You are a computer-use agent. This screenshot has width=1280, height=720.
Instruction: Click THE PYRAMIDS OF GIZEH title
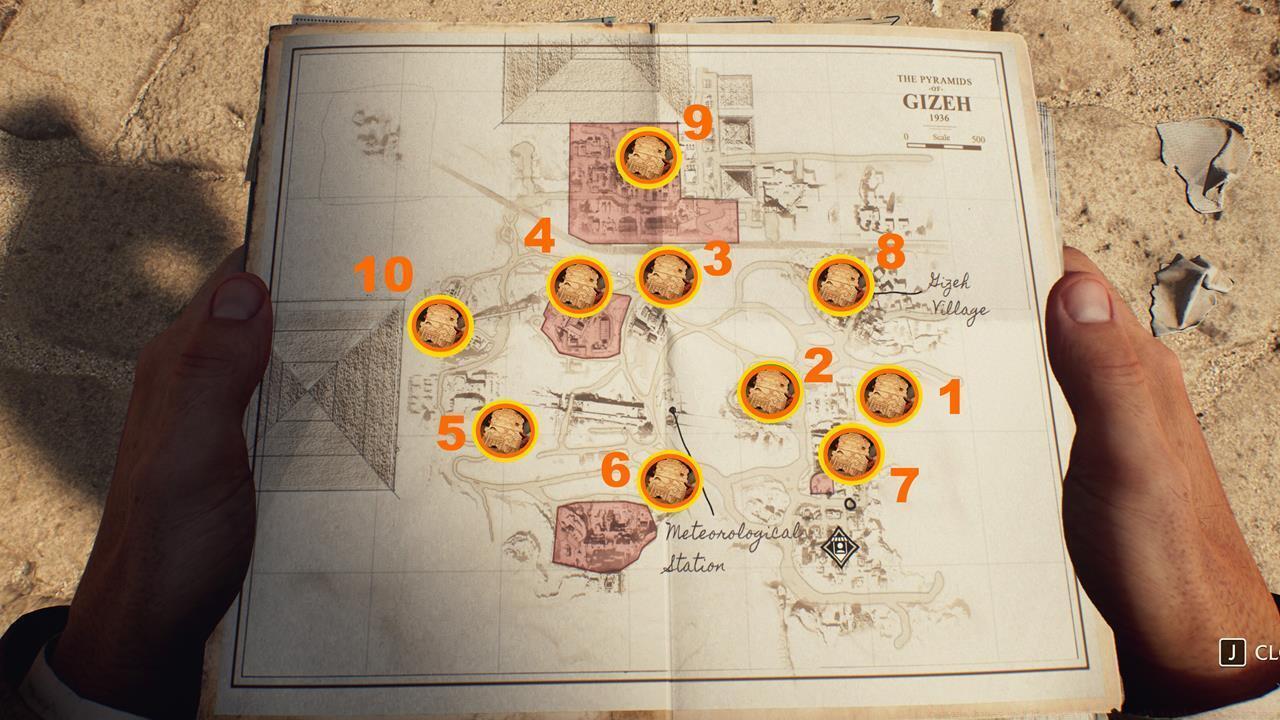[x=938, y=88]
